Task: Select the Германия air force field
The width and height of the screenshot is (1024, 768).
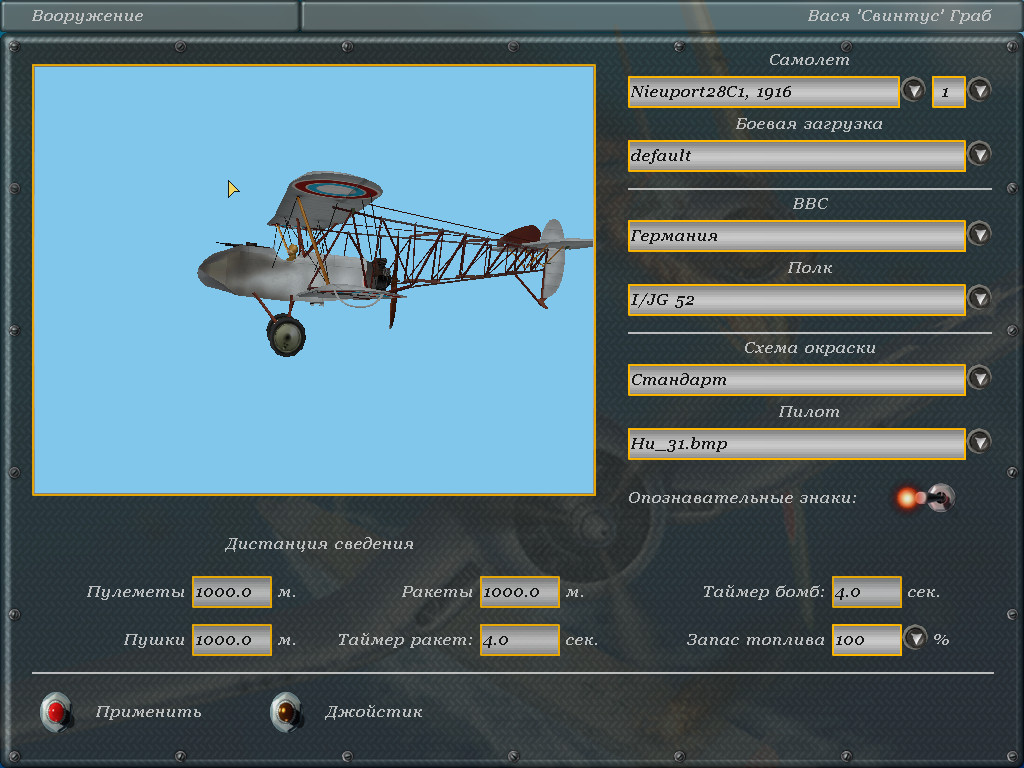Action: click(x=796, y=236)
